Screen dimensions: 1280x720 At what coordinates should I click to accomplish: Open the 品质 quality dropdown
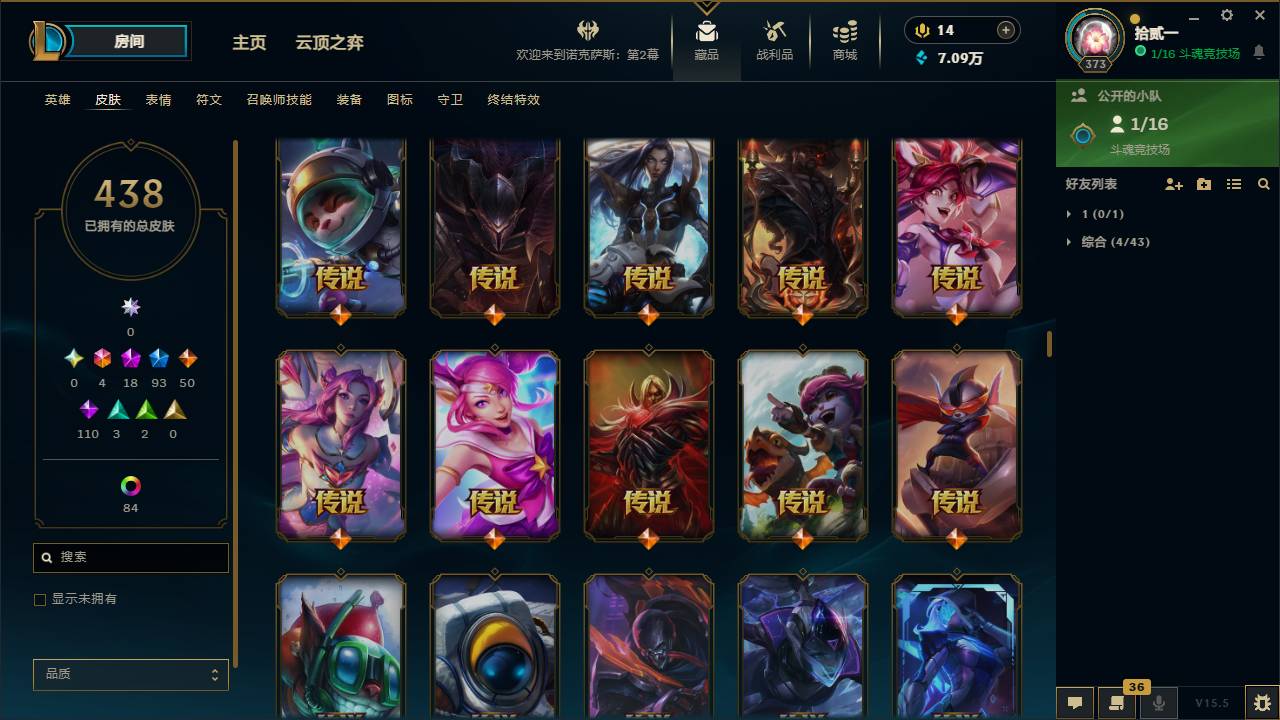point(130,675)
